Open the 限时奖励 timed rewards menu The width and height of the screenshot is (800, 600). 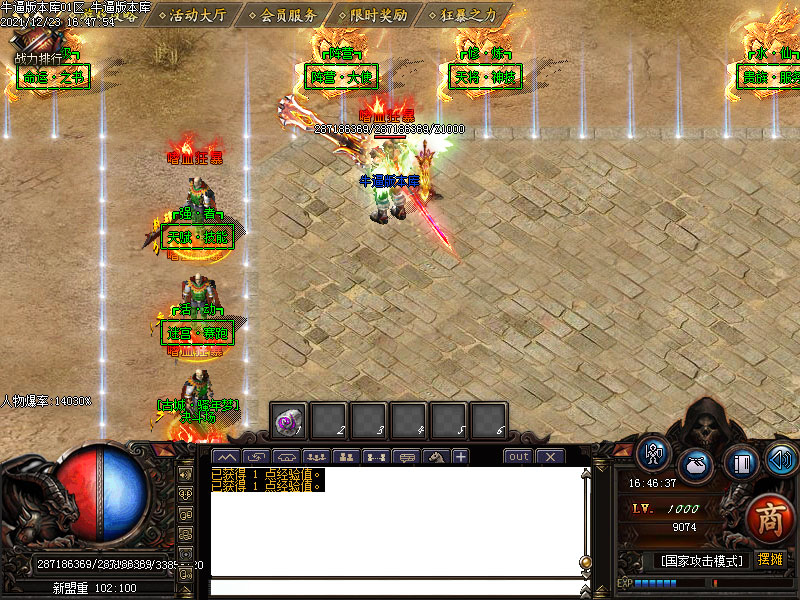(x=378, y=15)
